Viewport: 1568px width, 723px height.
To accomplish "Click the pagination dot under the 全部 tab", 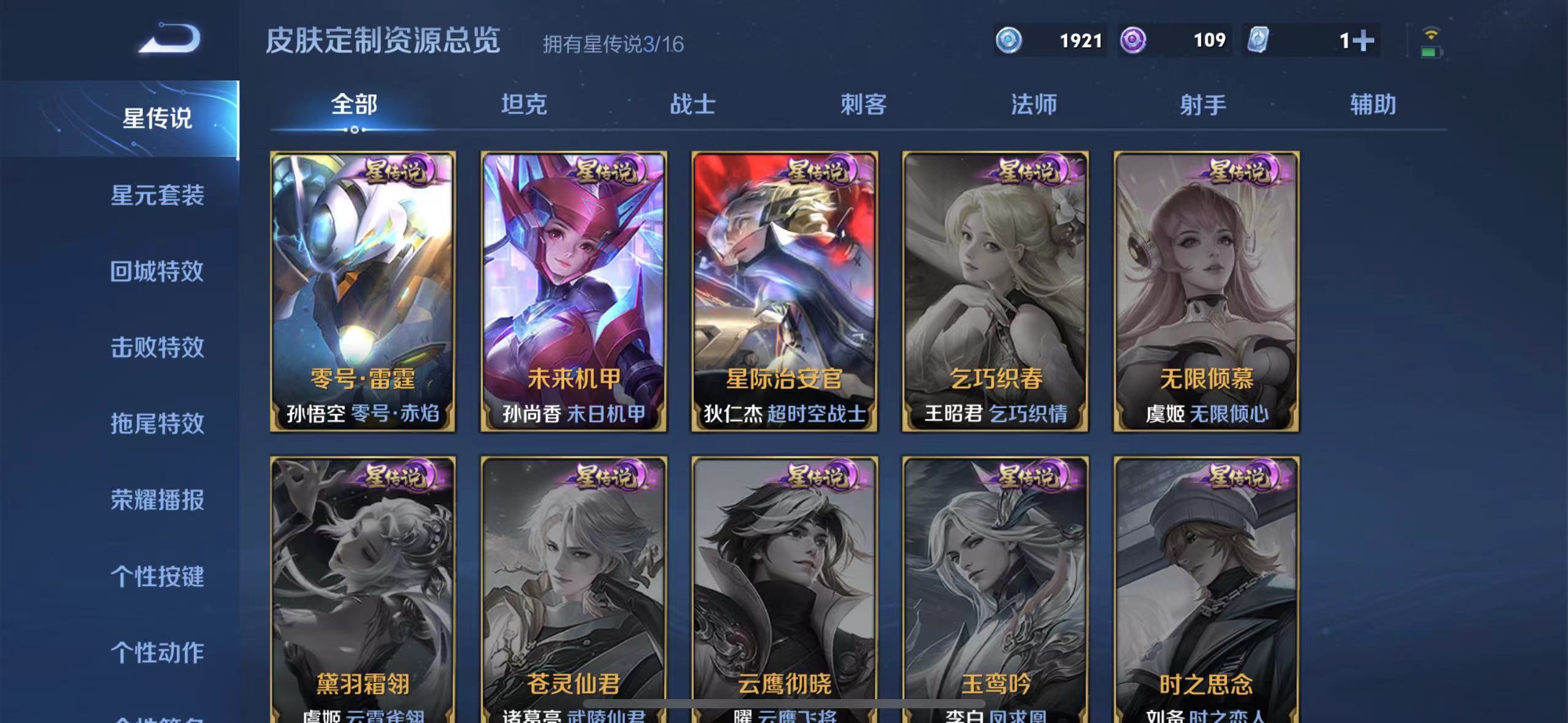I will (x=355, y=131).
